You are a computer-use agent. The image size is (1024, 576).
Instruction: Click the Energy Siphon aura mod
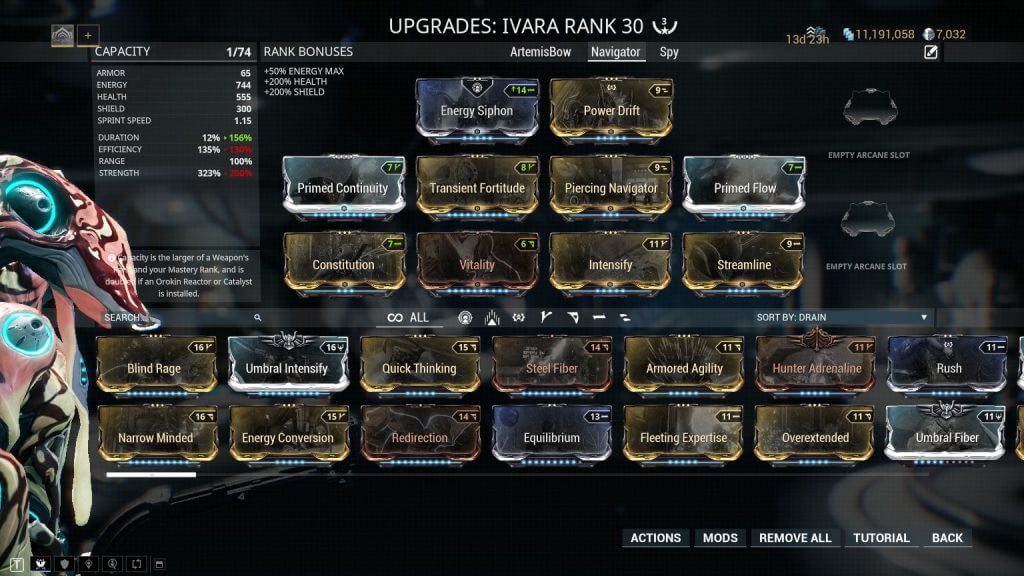coord(476,111)
